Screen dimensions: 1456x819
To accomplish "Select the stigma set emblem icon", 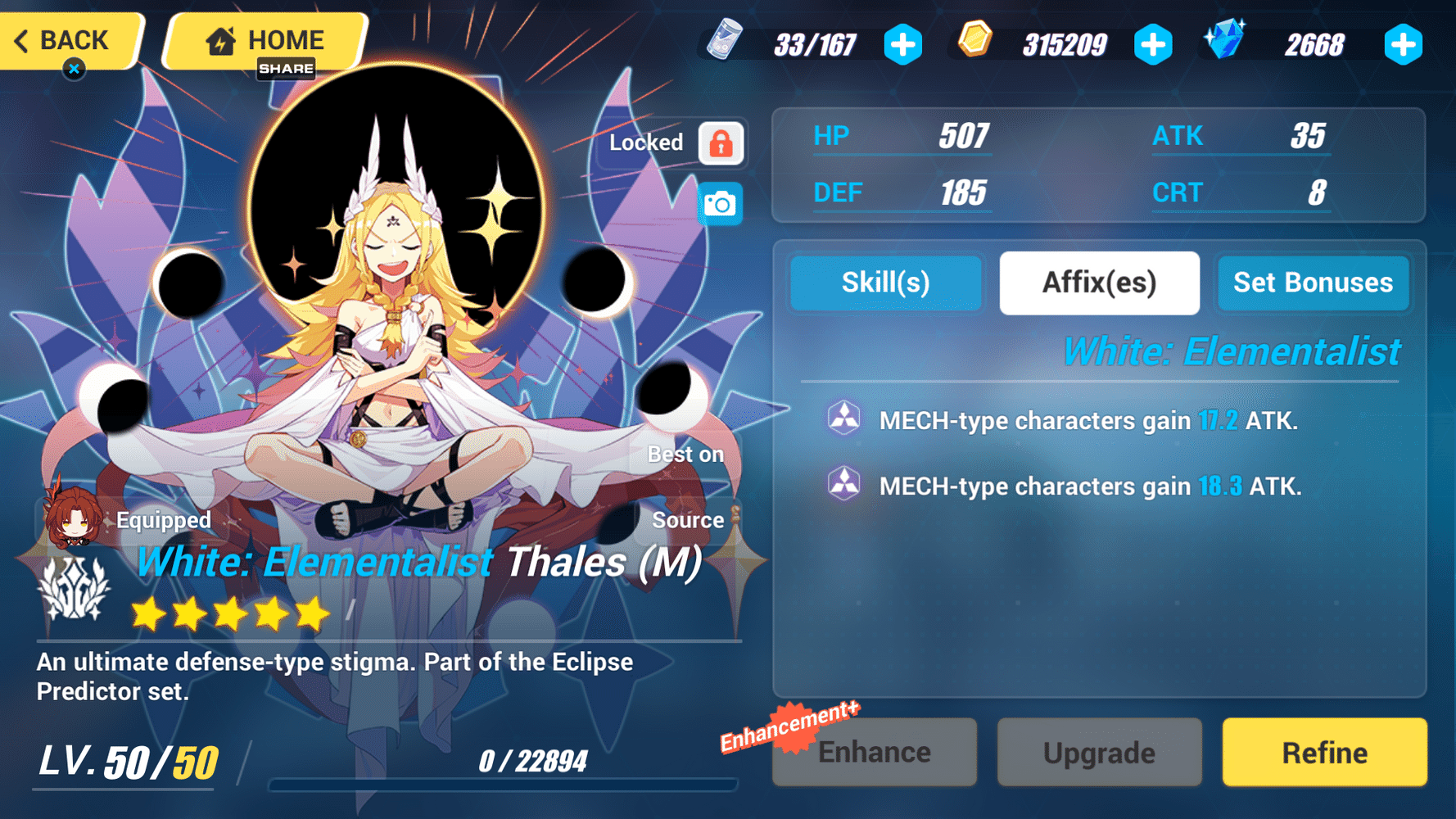I will [x=72, y=588].
